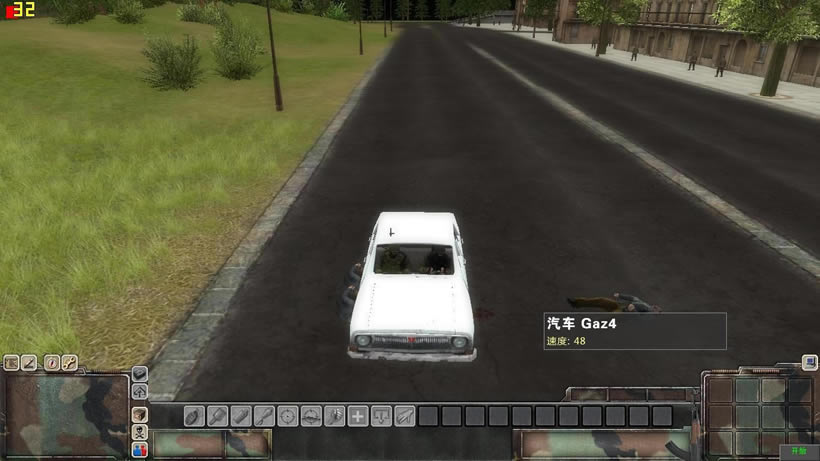Image resolution: width=820 pixels, height=461 pixels.
Task: Click the camouflage minimap panel
Action: click(x=65, y=415)
